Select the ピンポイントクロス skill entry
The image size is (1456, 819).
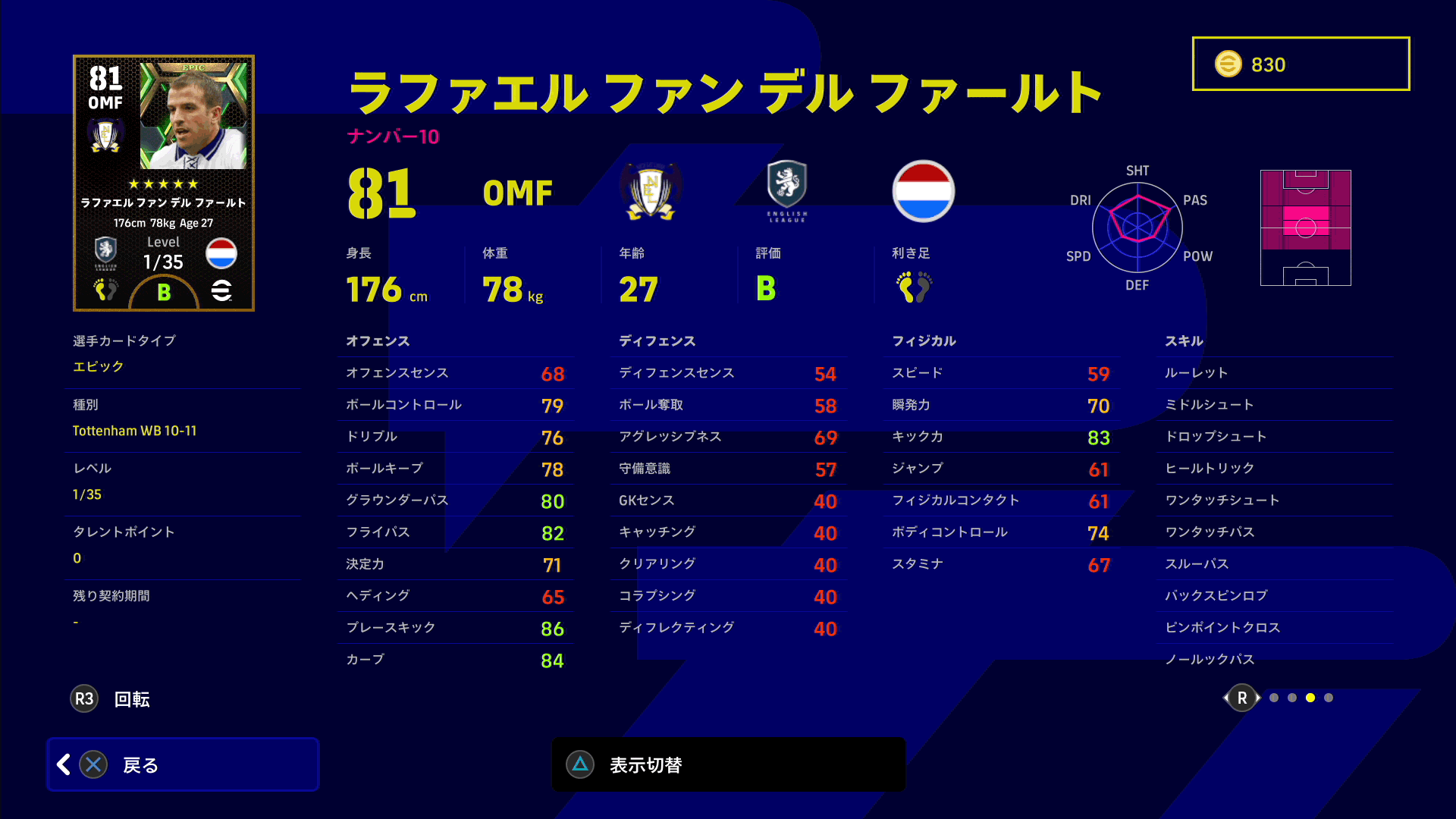pos(1278,628)
